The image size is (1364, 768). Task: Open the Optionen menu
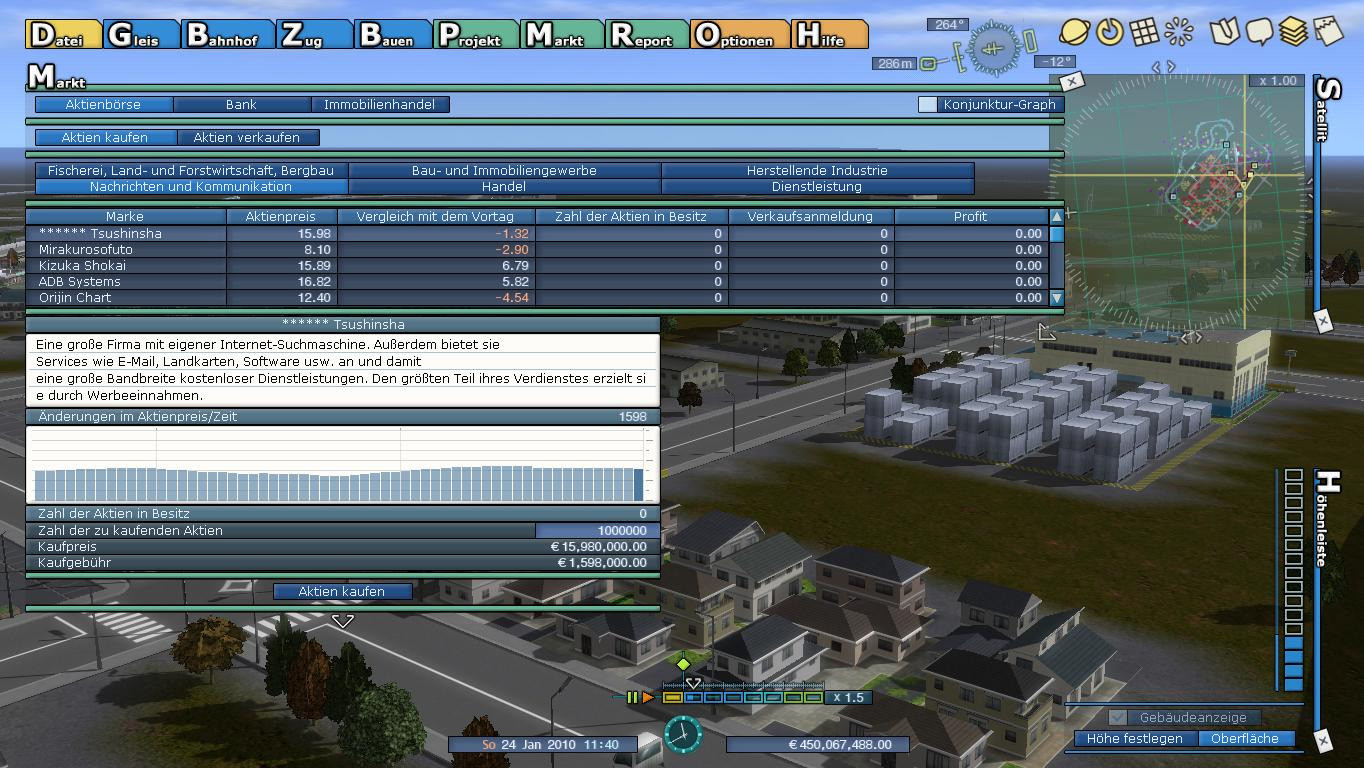739,35
